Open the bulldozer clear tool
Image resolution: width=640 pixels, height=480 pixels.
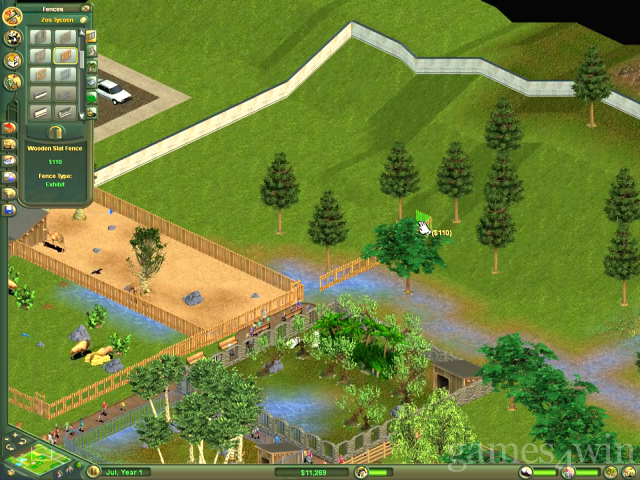(10, 144)
